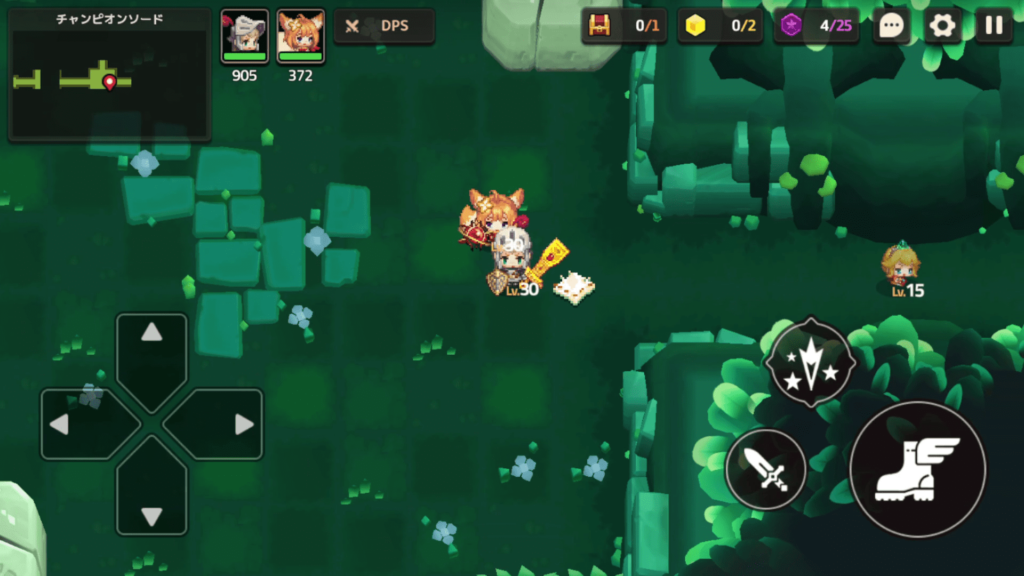The height and width of the screenshot is (576, 1024).
Task: Tap the winged boot dash button
Action: (917, 469)
